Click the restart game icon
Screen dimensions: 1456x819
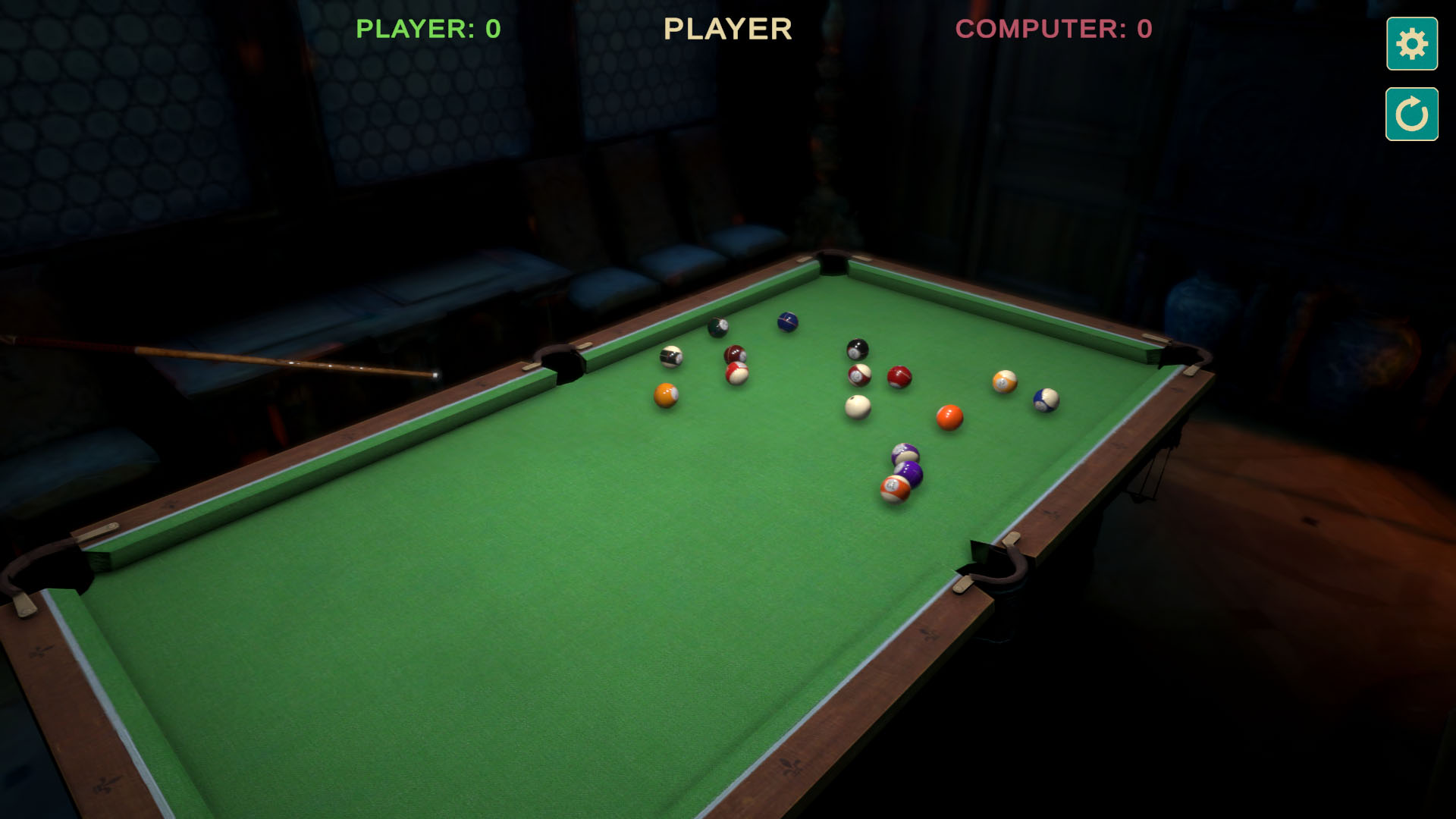(1410, 115)
